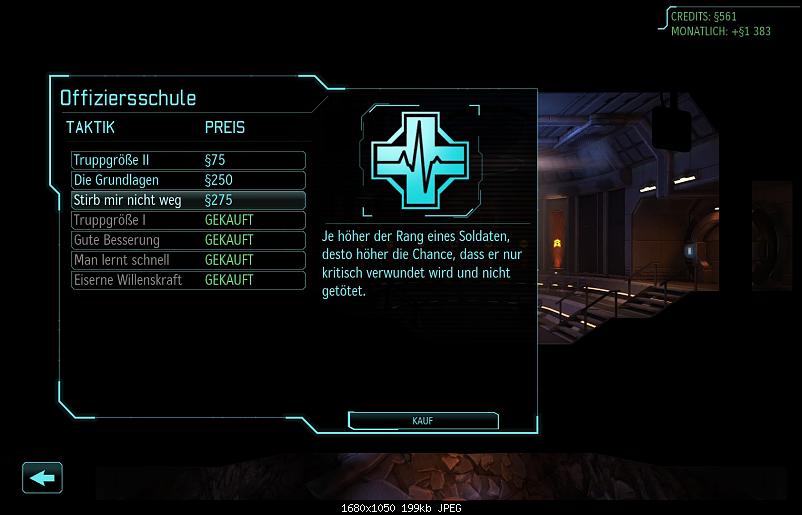Click the KAUF purchase button

[421, 421]
